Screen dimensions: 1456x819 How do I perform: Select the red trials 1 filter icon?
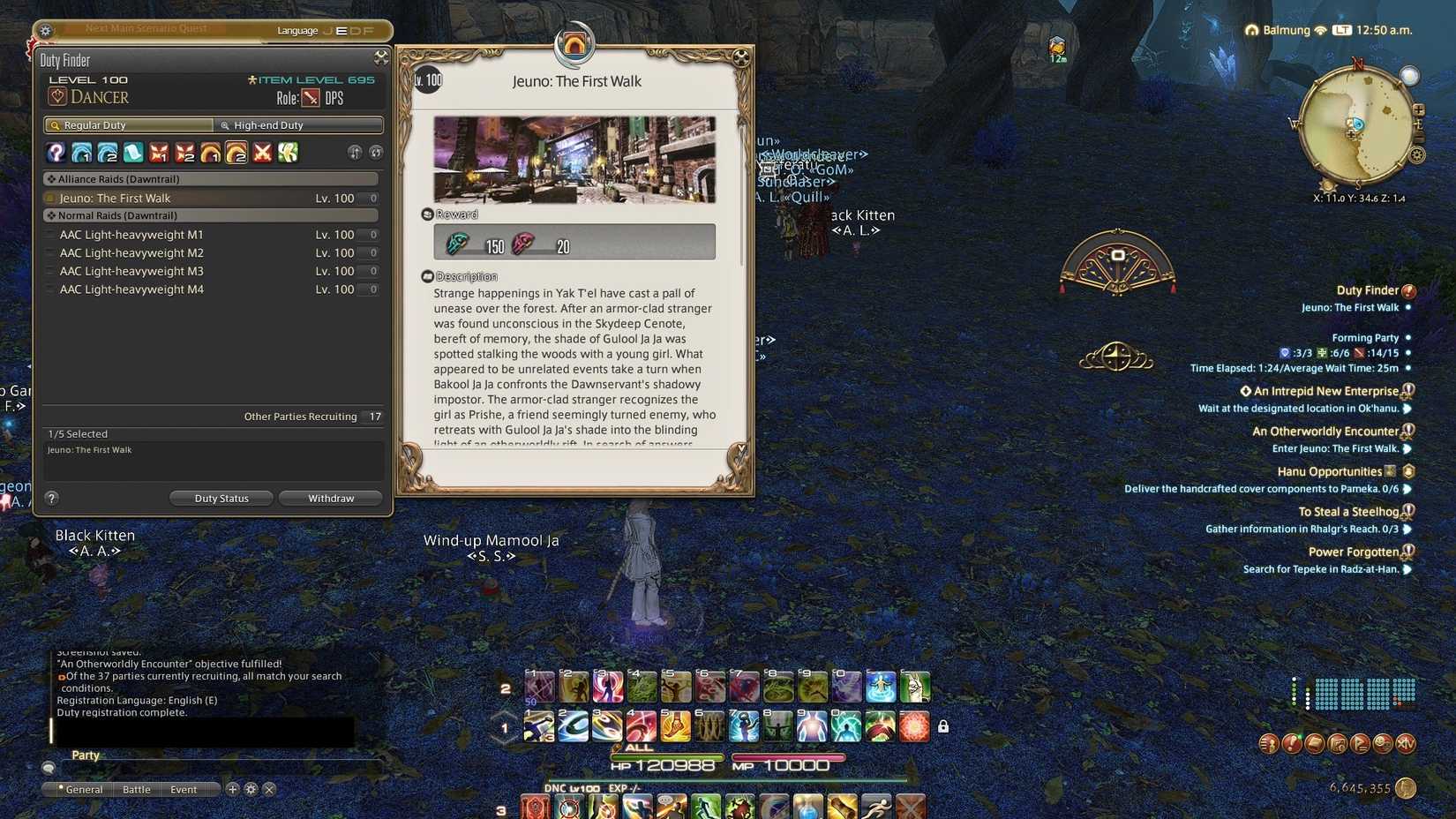pos(160,153)
